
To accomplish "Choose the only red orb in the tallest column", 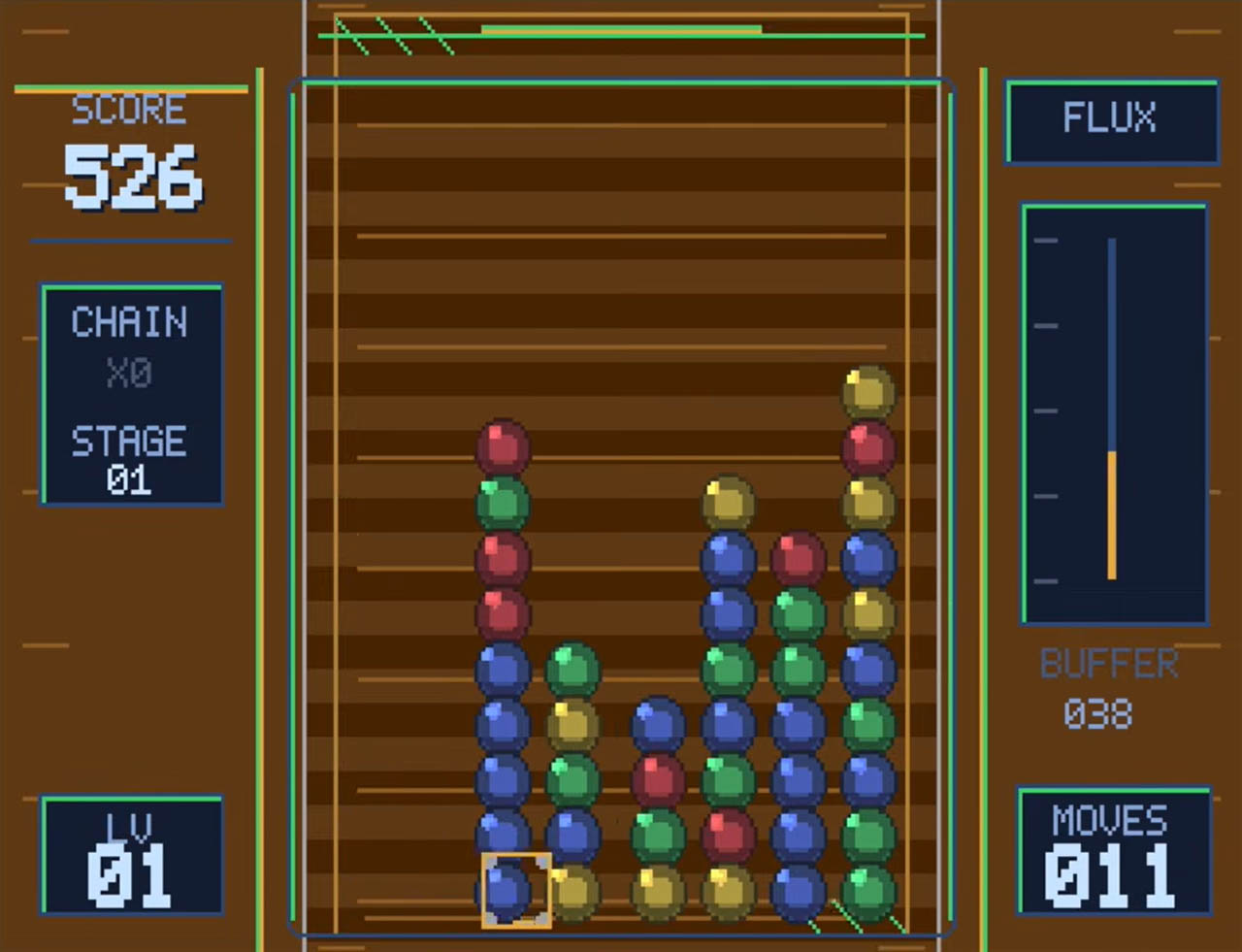I will tap(867, 447).
